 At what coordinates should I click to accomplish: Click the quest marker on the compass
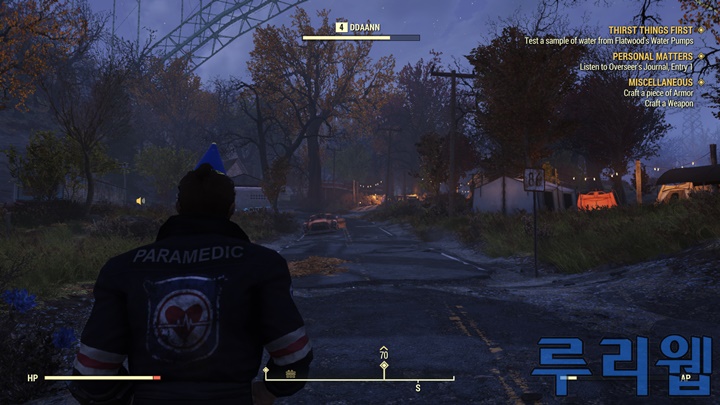click(384, 366)
